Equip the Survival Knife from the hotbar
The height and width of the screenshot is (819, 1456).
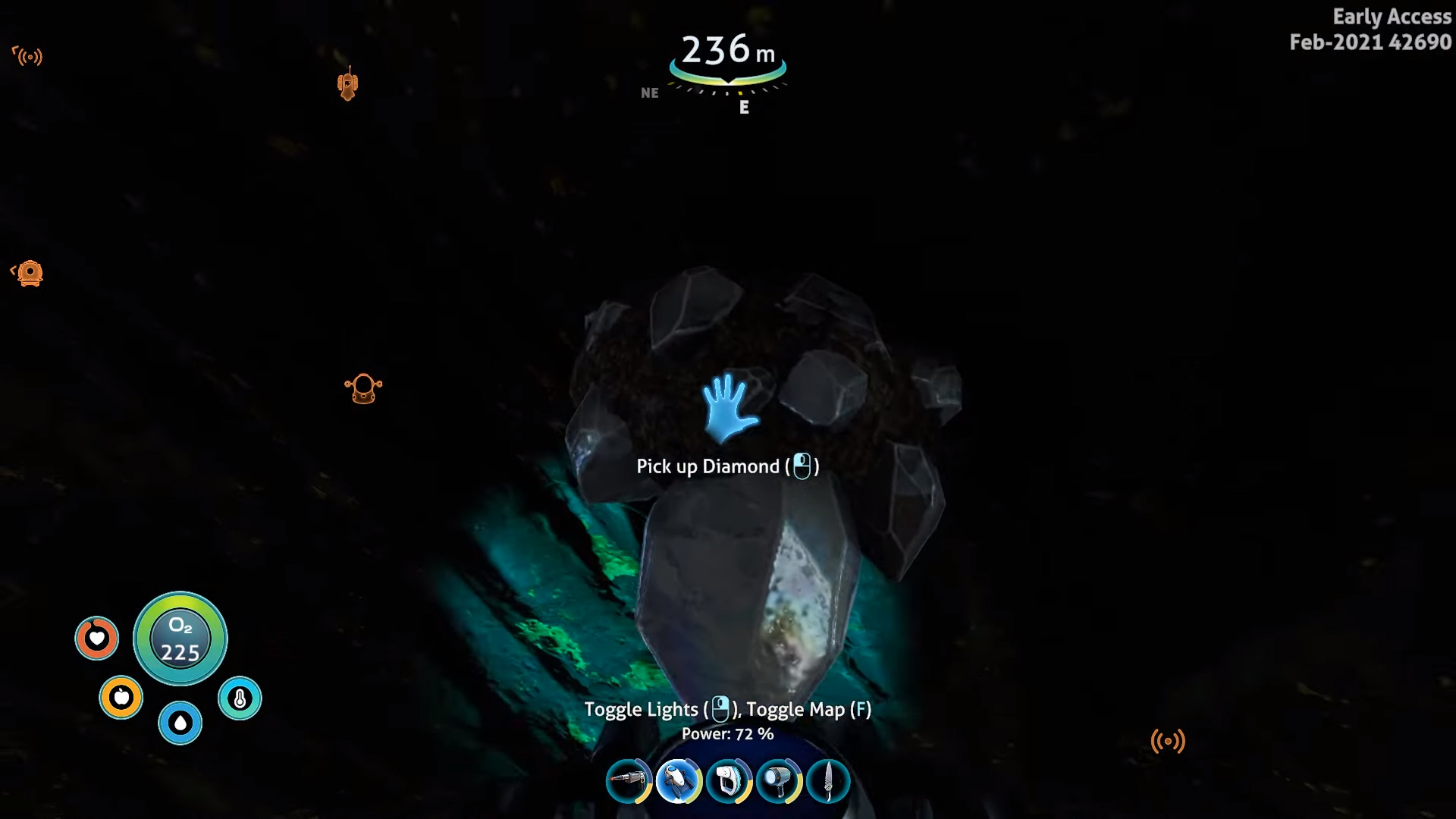tap(830, 782)
